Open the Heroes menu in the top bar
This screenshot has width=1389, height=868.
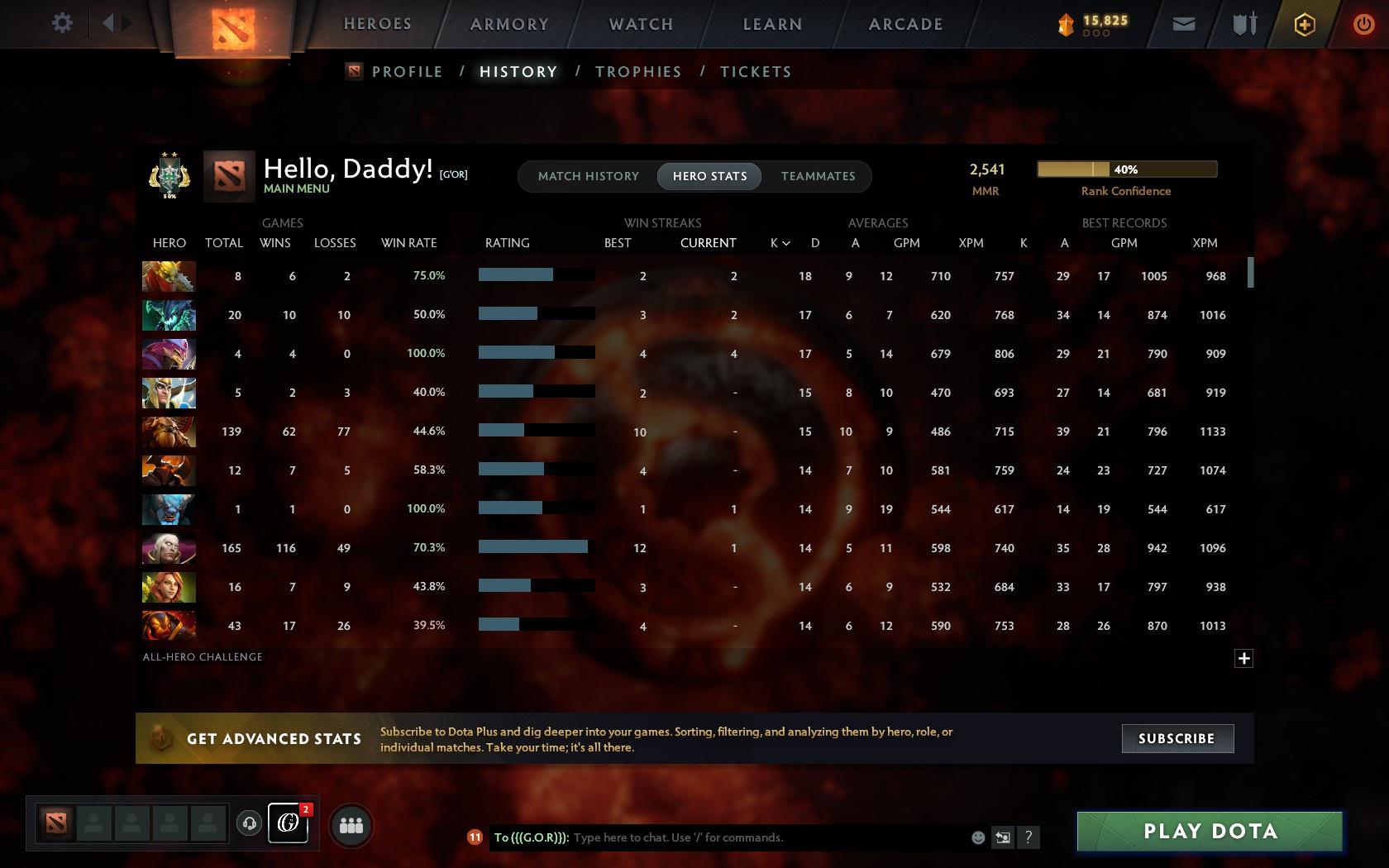pyautogui.click(x=377, y=24)
